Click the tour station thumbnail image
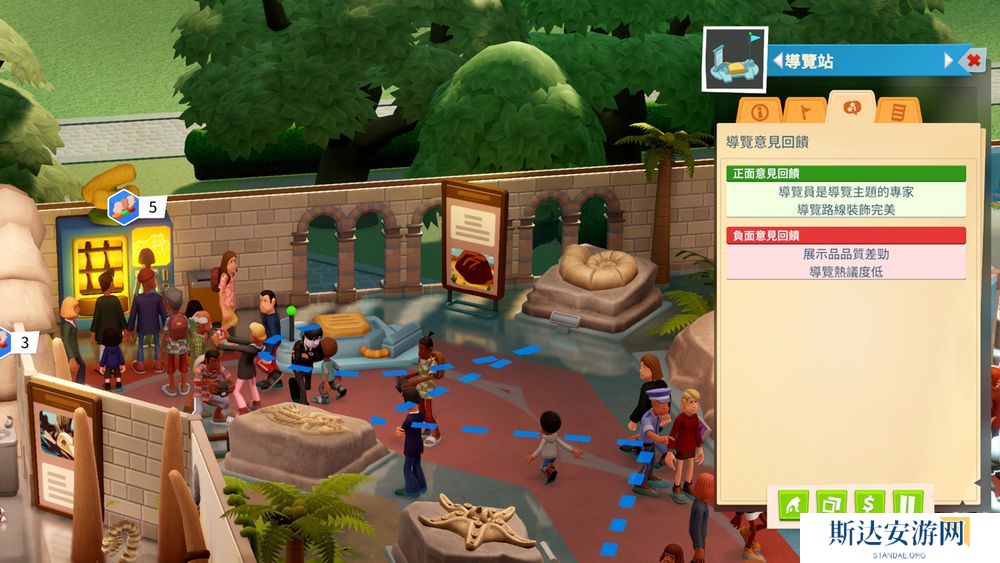The height and width of the screenshot is (563, 1000). click(x=734, y=60)
